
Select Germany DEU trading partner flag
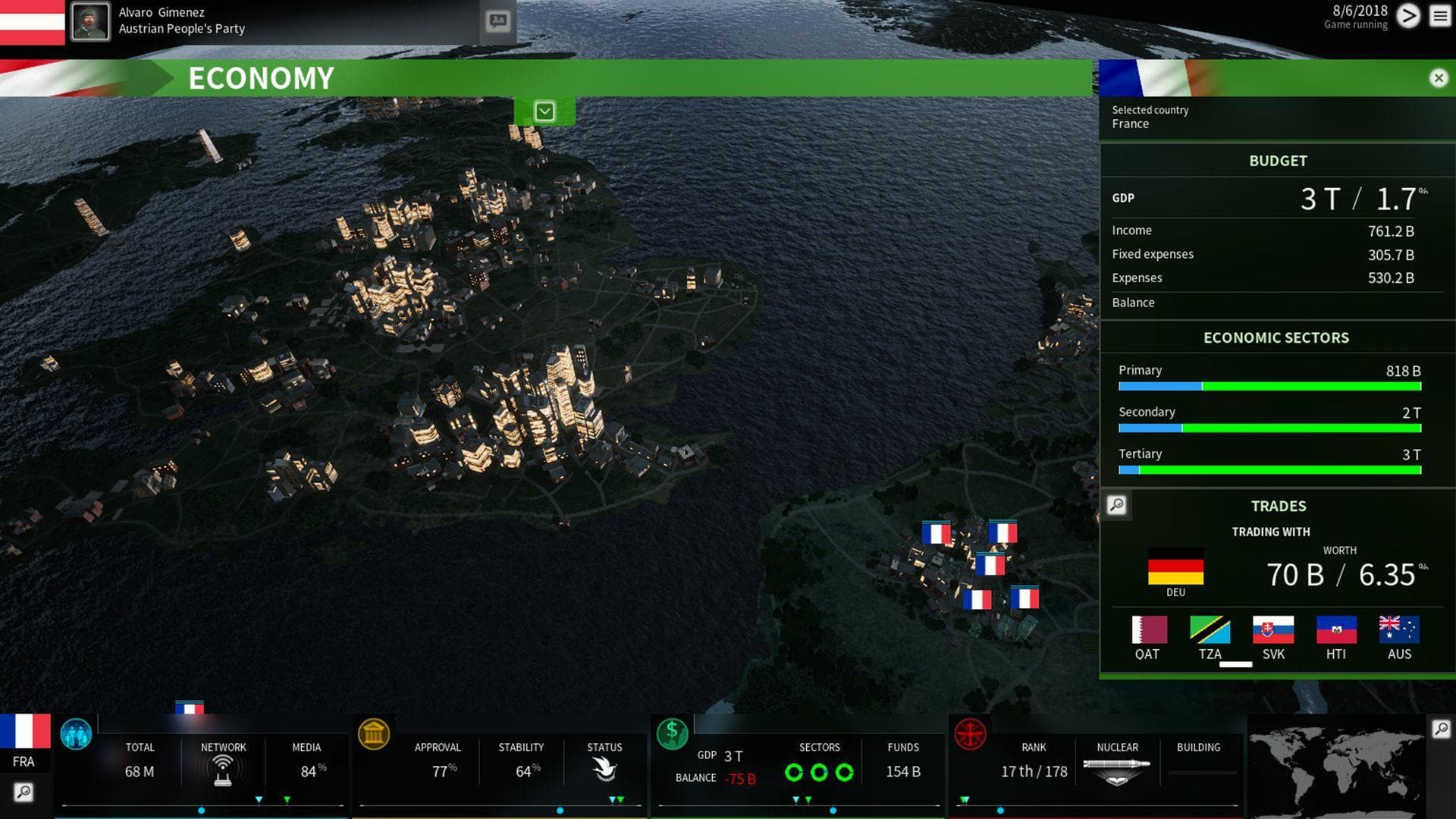click(1175, 567)
